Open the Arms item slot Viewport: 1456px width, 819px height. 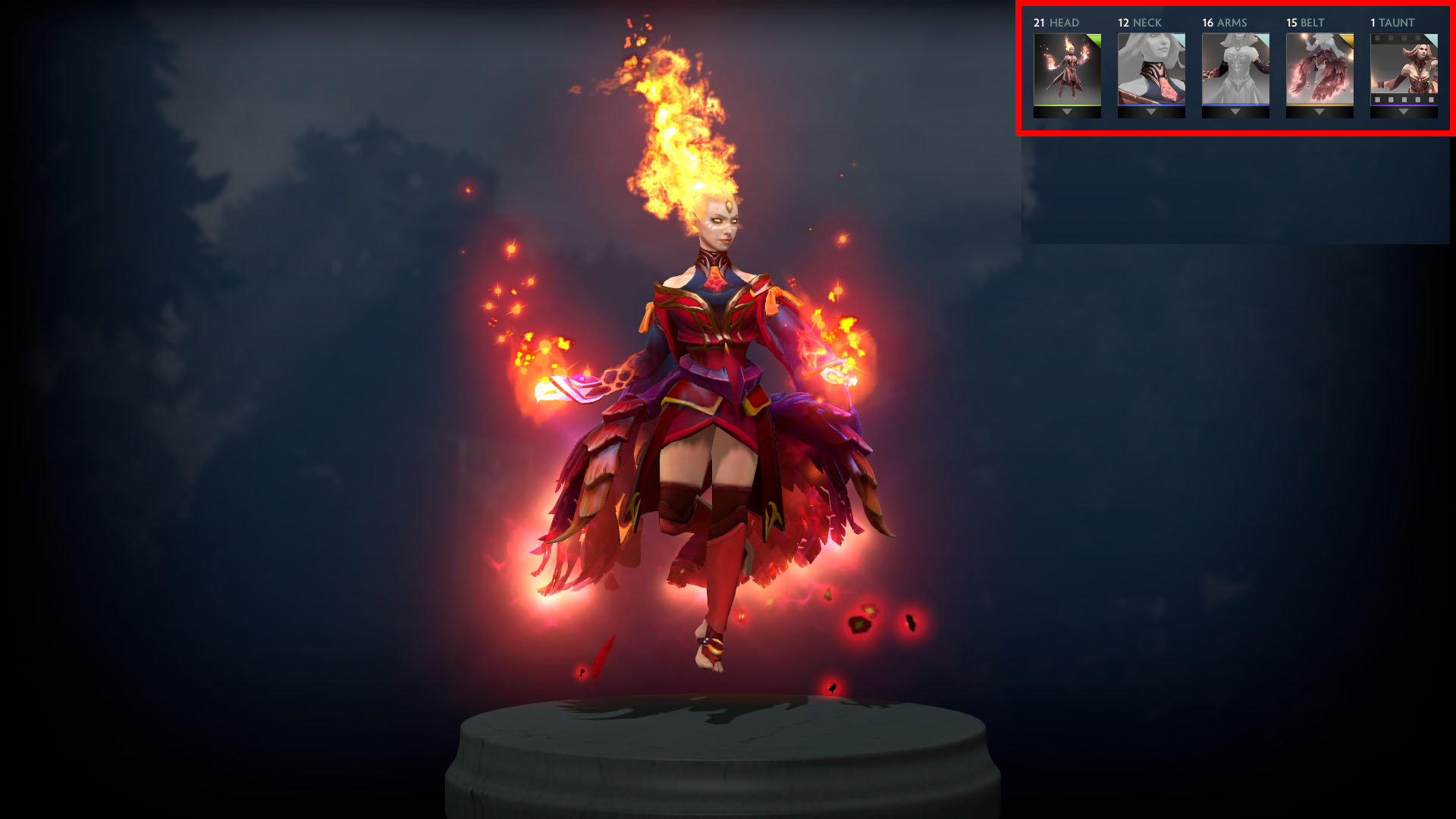coord(1235,69)
